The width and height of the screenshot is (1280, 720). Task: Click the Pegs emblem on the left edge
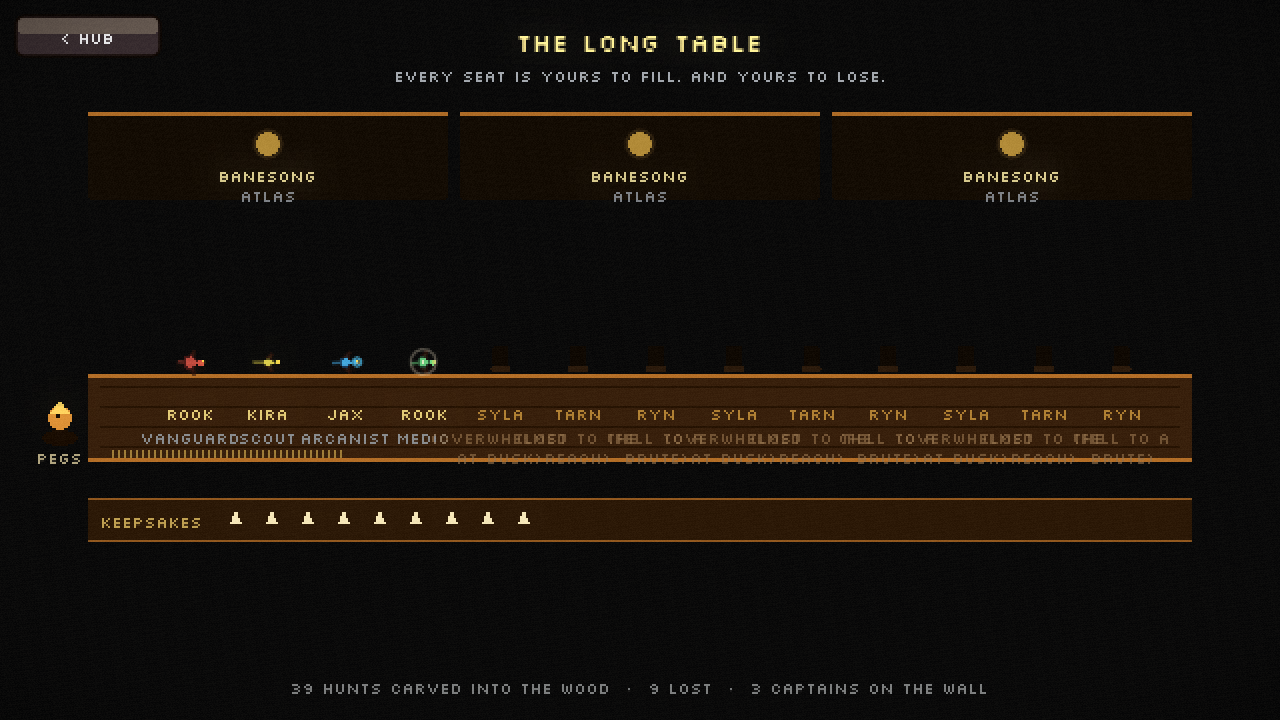60,417
